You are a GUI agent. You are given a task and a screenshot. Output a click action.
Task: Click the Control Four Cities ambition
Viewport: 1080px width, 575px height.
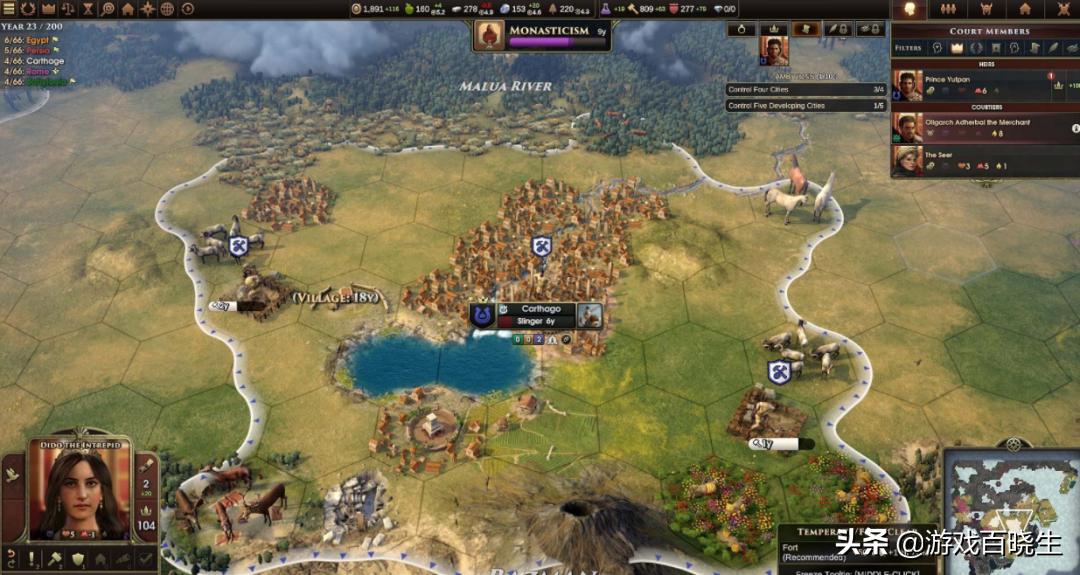point(806,90)
